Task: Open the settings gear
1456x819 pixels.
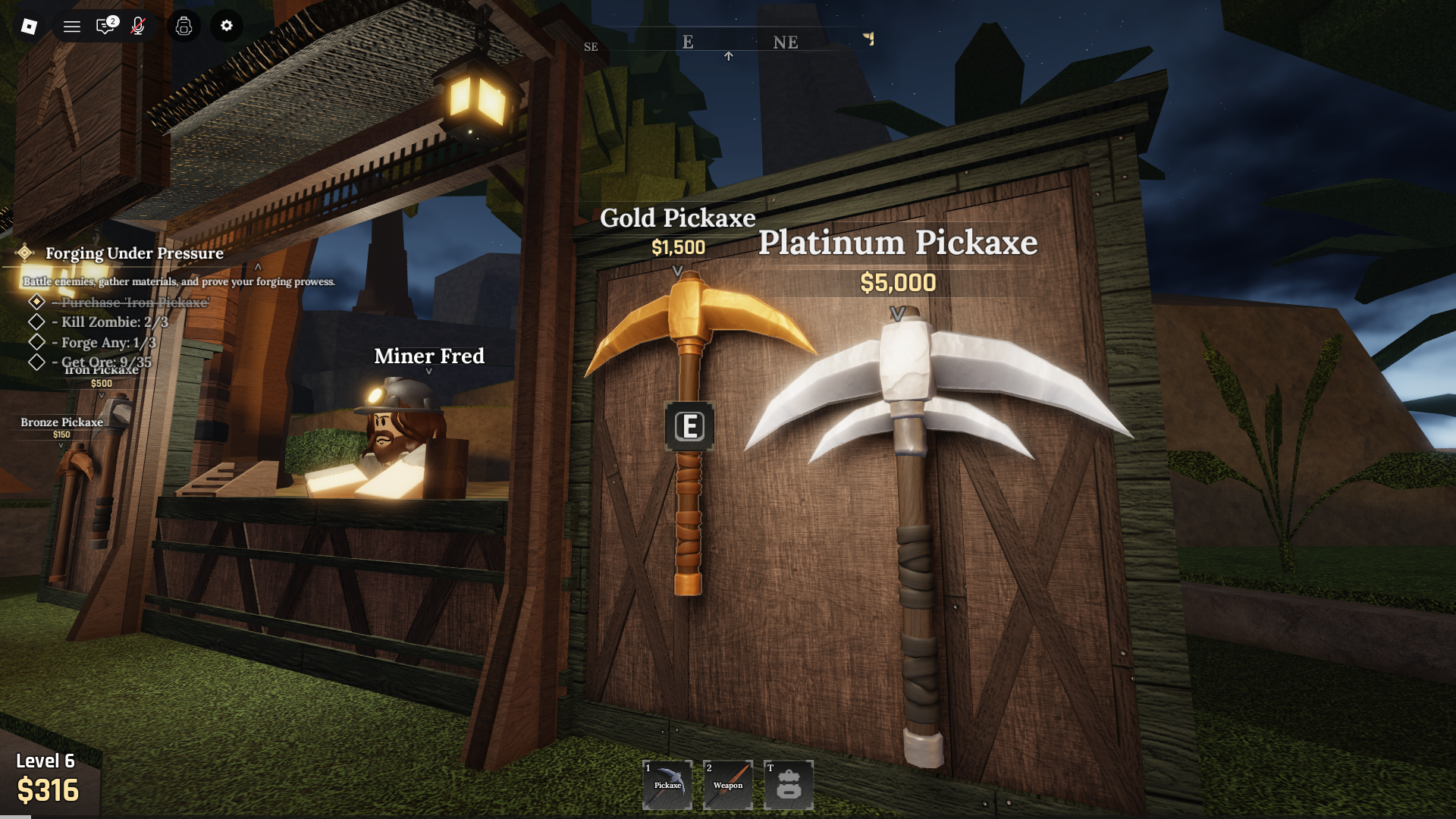Action: pyautogui.click(x=225, y=27)
